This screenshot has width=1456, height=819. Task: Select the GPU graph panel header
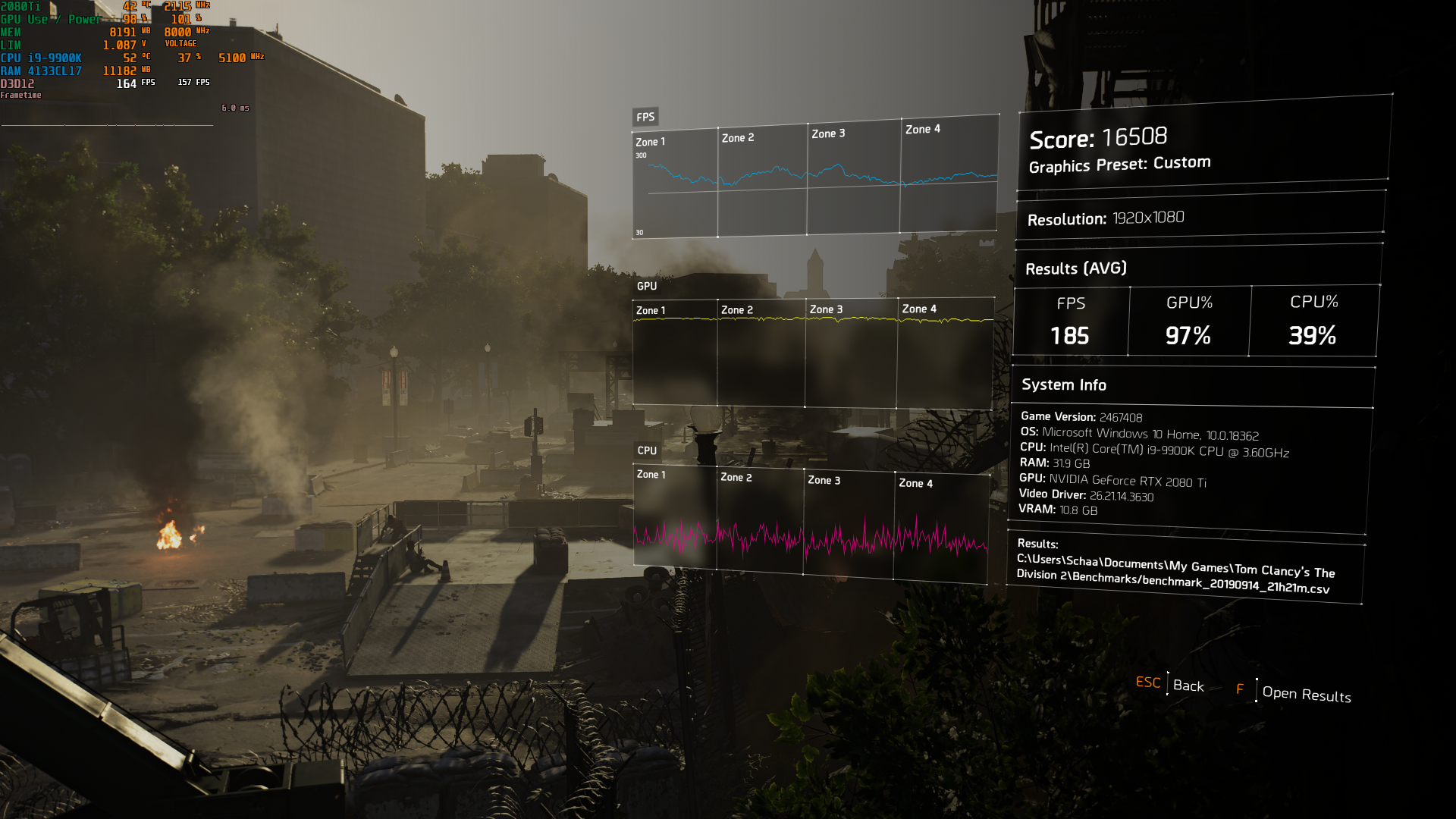click(x=647, y=287)
